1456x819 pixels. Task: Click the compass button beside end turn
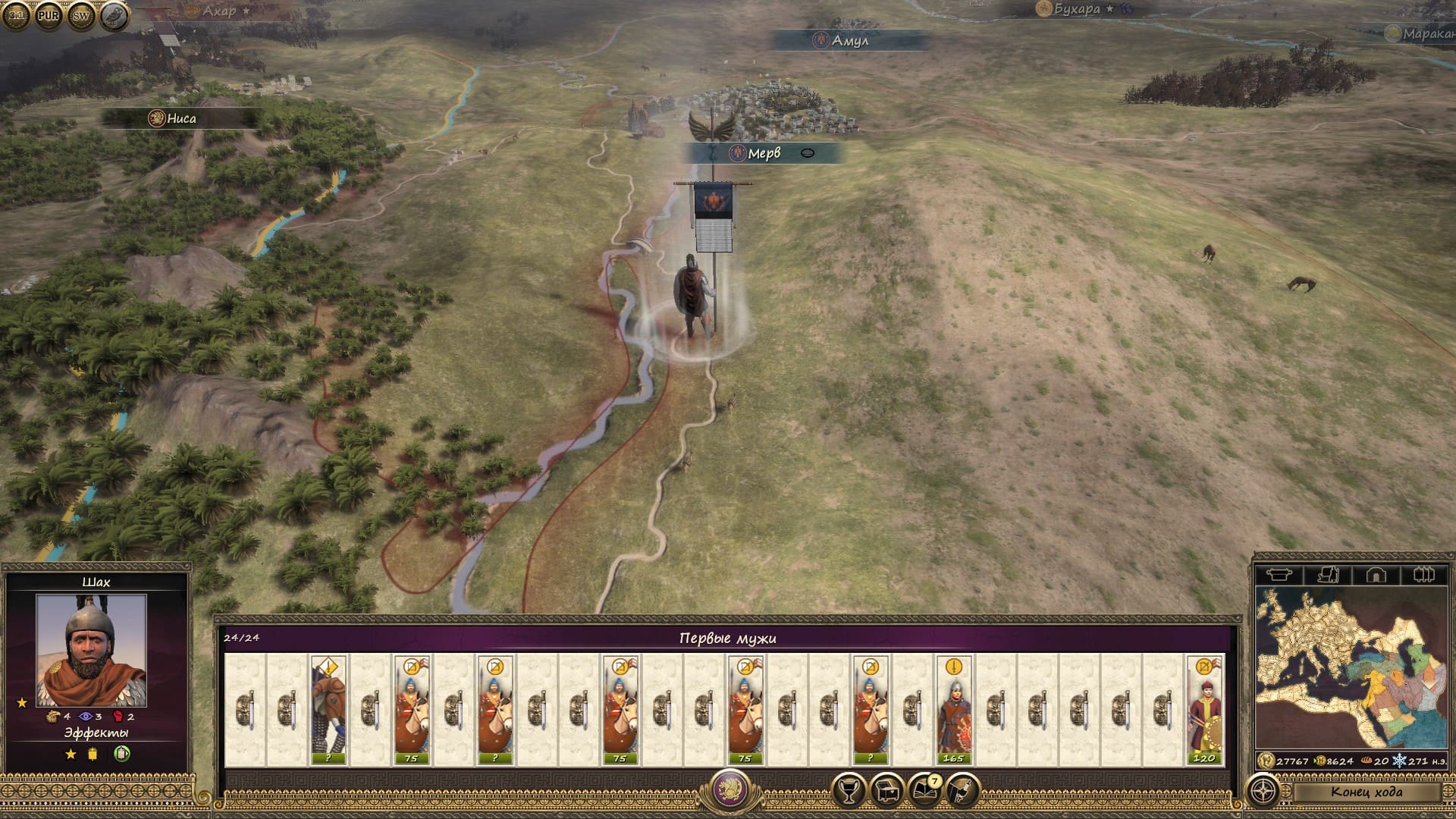point(1263,792)
